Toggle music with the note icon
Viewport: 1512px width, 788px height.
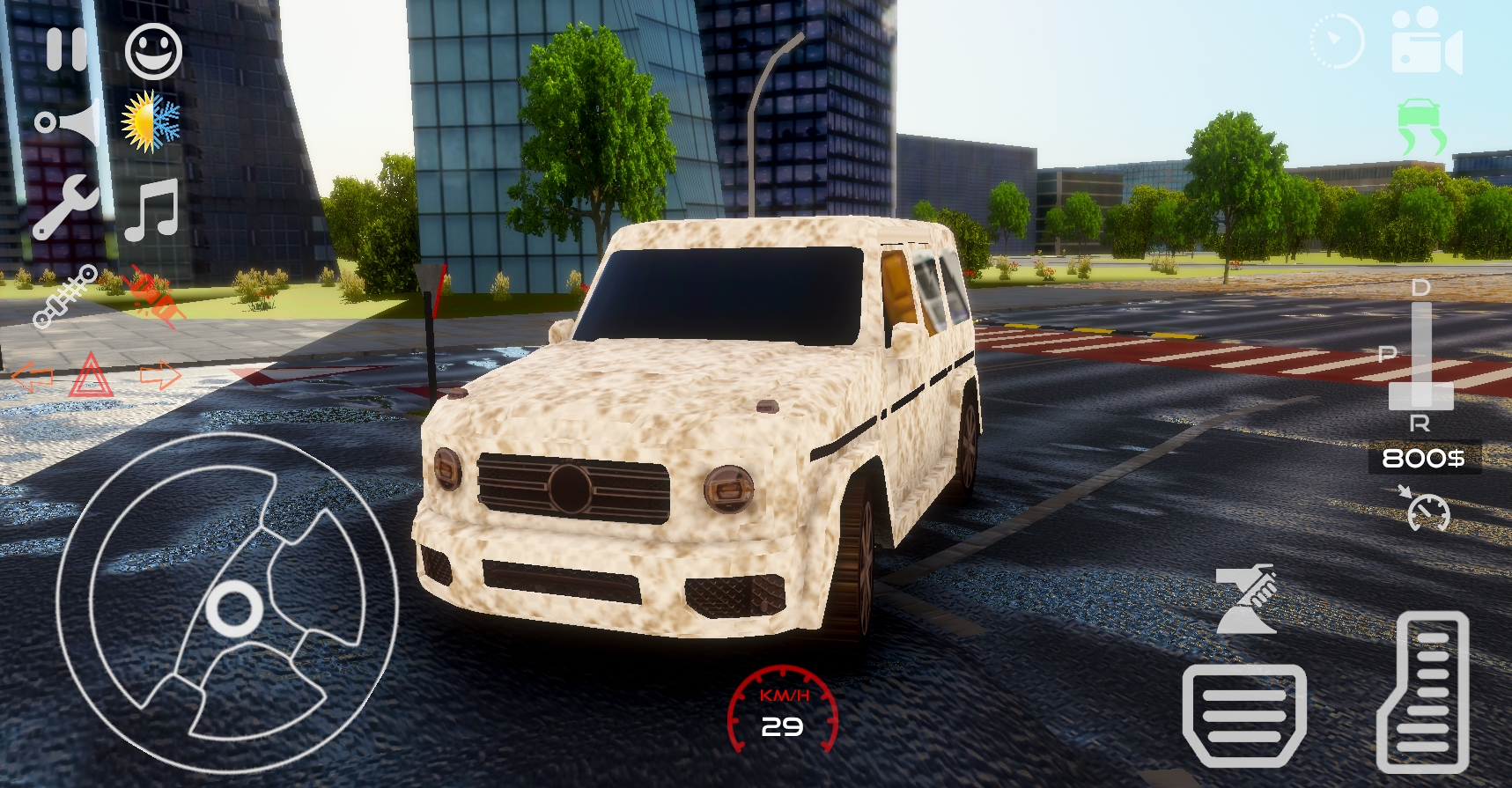pos(151,210)
